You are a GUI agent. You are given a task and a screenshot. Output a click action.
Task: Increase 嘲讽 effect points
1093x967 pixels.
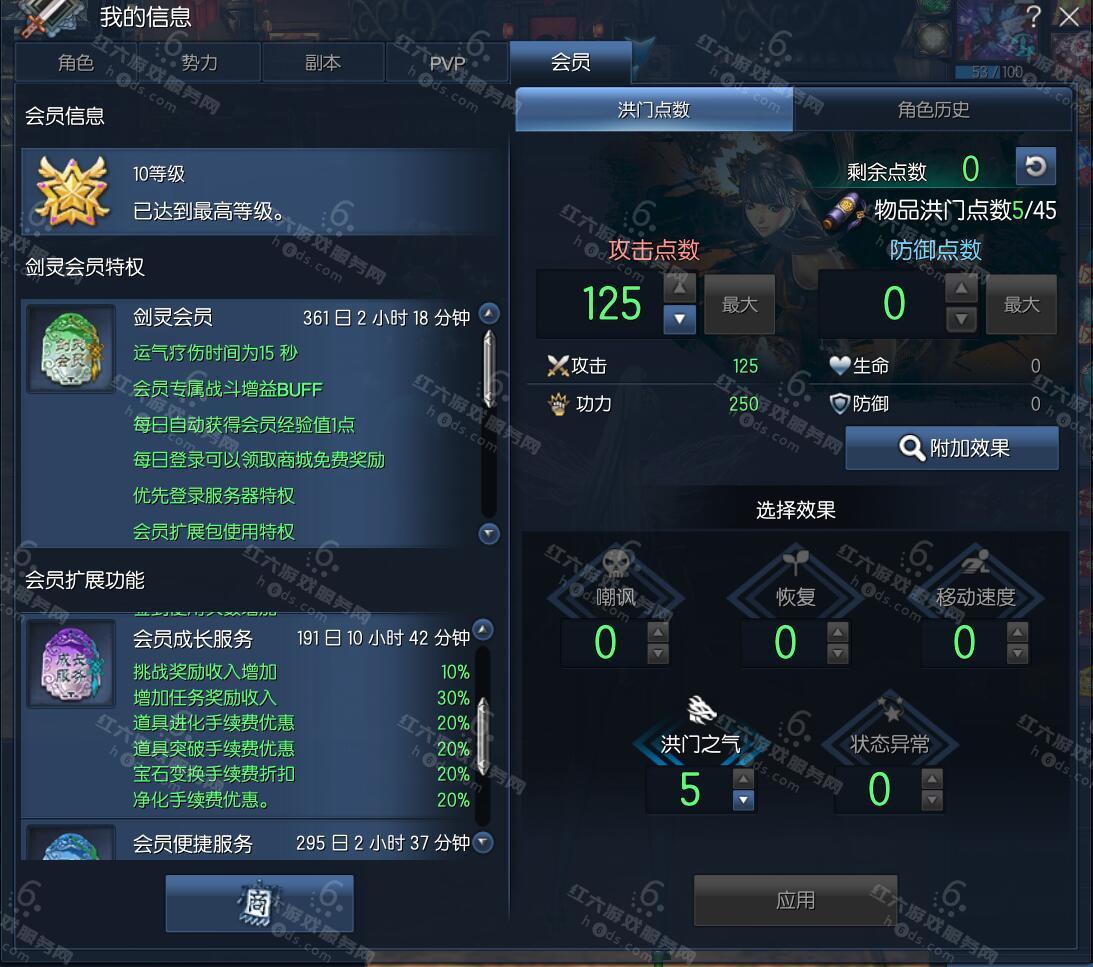click(658, 632)
